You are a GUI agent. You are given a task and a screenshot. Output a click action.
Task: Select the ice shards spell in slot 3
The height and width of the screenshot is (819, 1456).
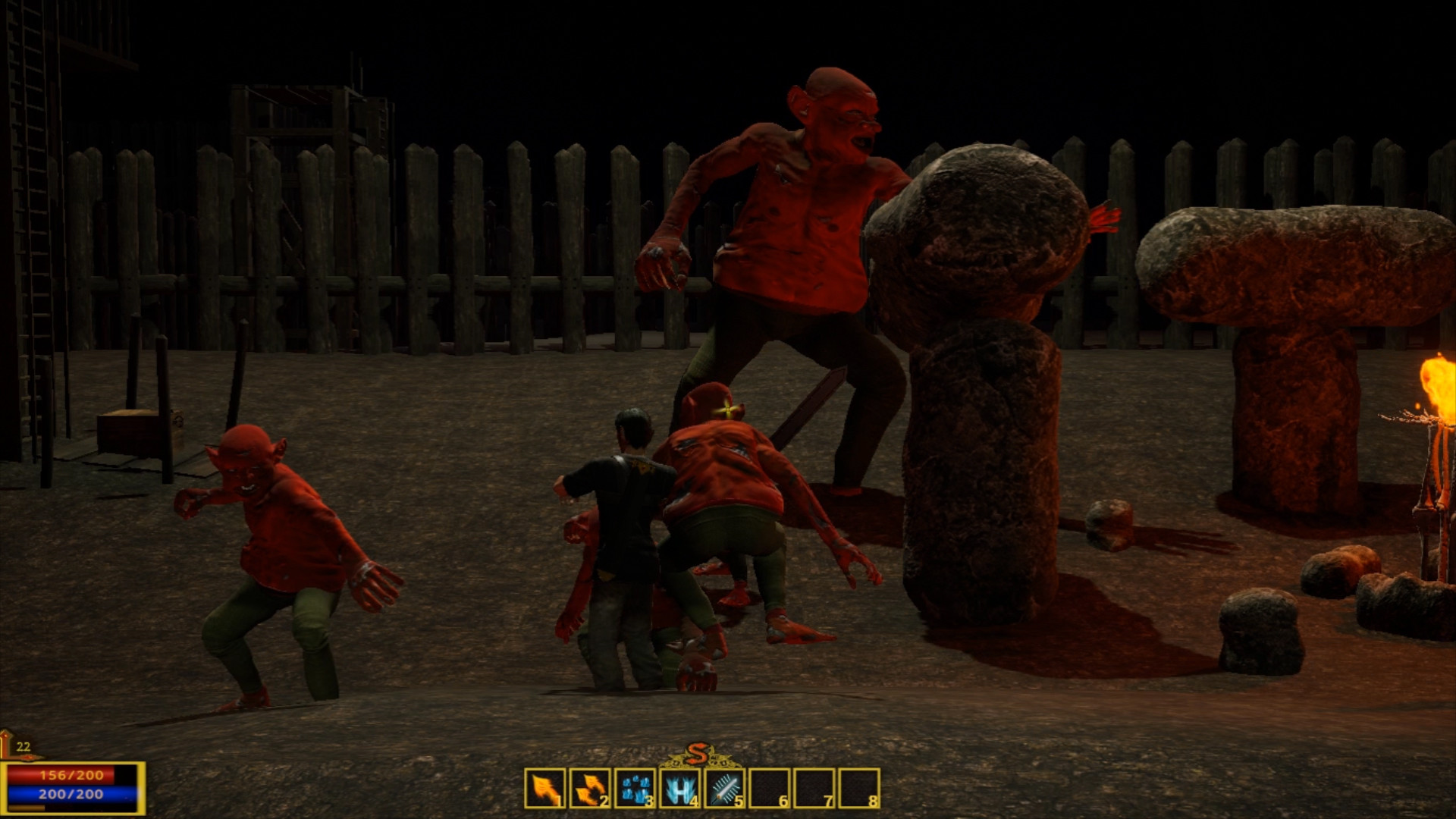(635, 789)
